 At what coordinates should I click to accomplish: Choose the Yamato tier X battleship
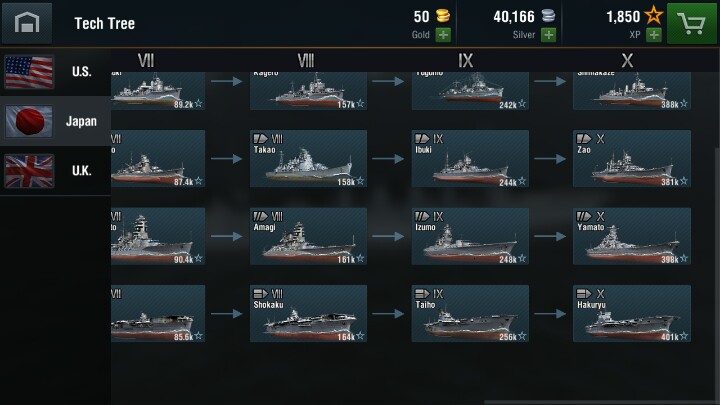click(631, 236)
